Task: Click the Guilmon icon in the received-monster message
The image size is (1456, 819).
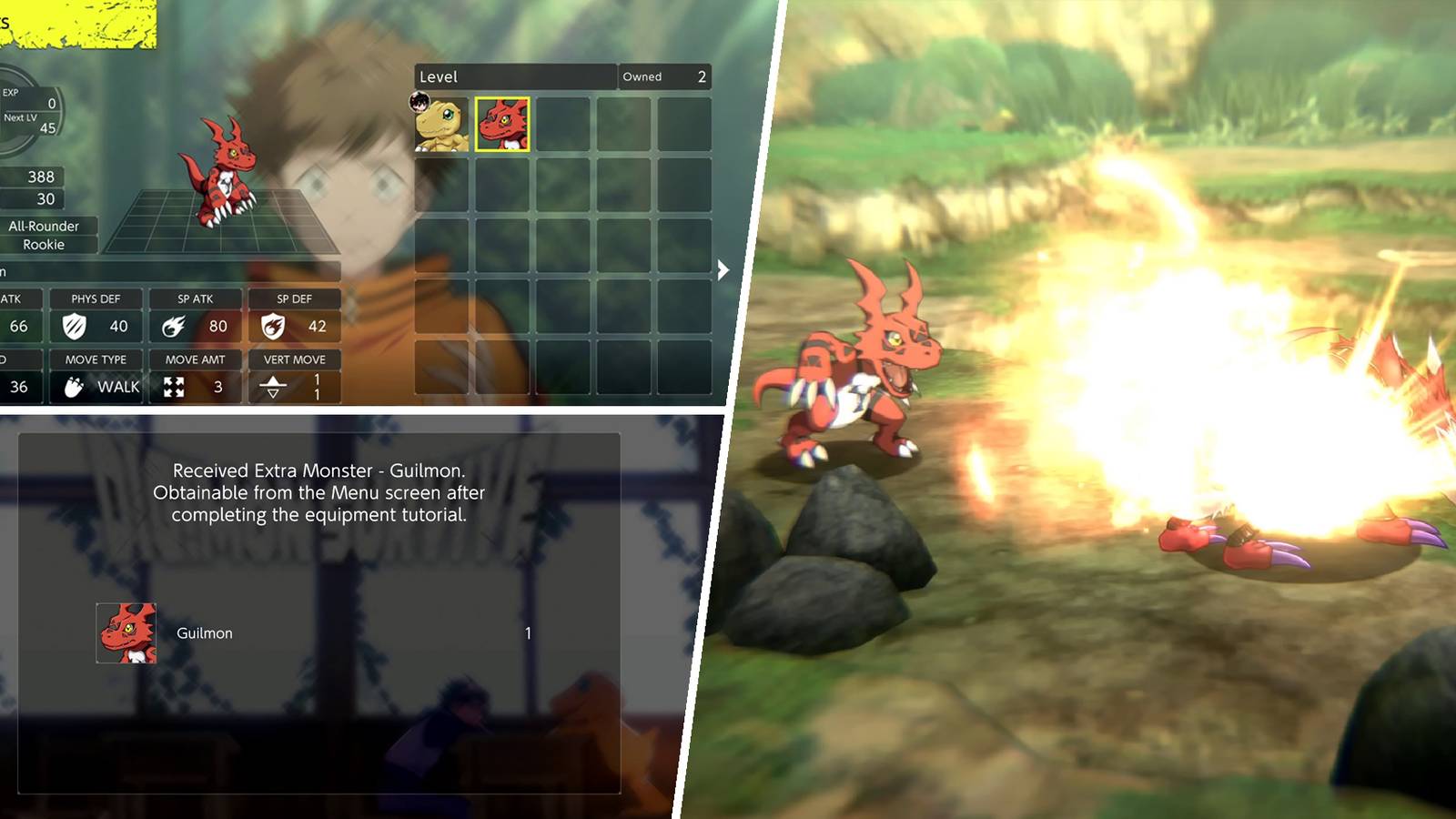Action: (126, 632)
